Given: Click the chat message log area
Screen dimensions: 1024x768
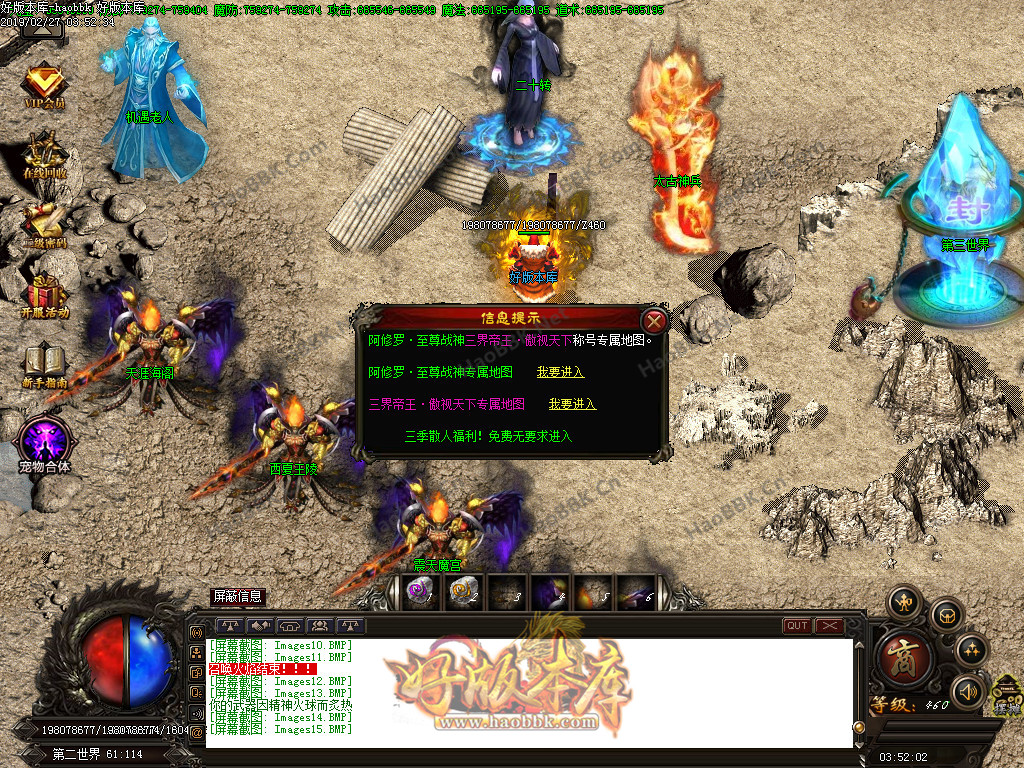Looking at the screenshot, I should click(530, 692).
